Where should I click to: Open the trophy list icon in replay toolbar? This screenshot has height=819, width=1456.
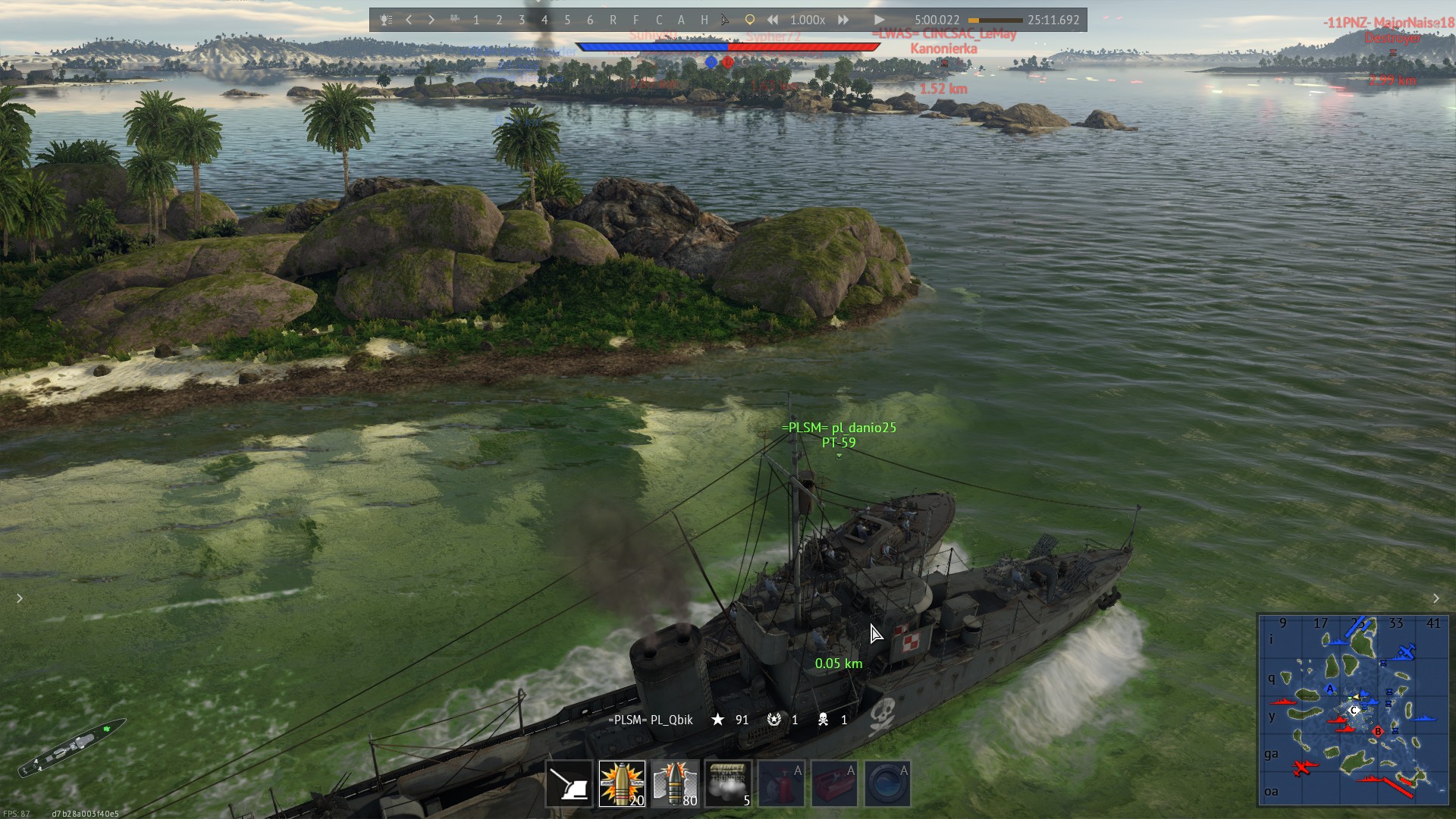[386, 20]
